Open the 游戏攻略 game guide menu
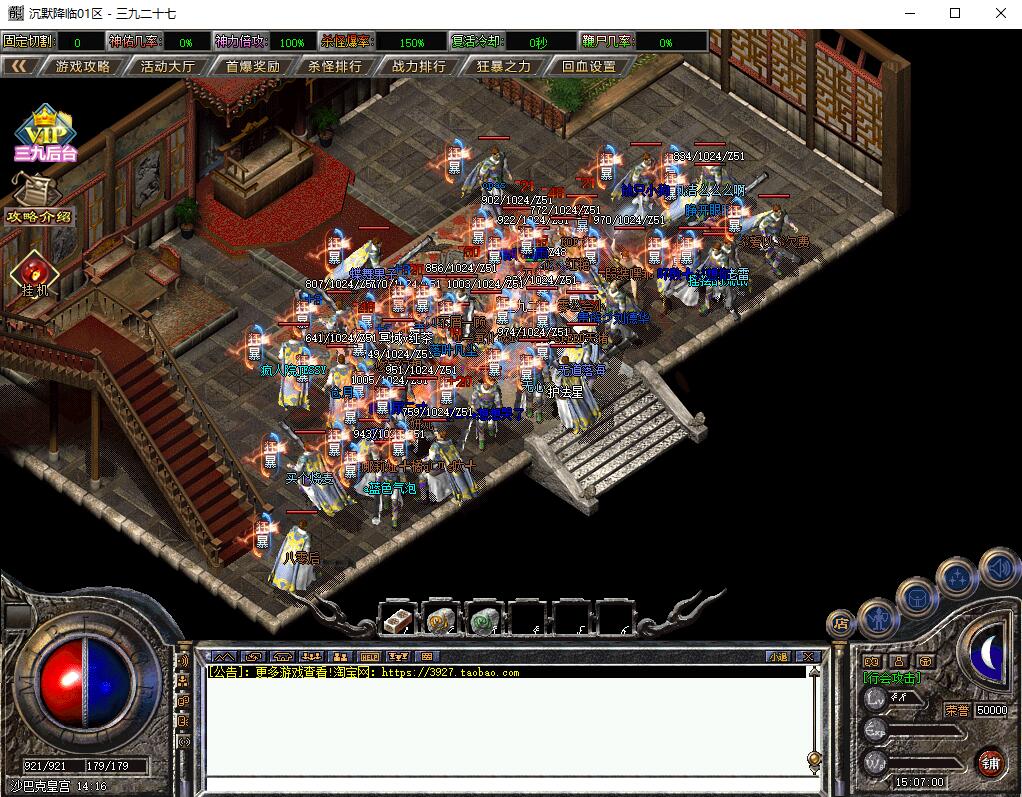Image resolution: width=1022 pixels, height=797 pixels. [83, 66]
